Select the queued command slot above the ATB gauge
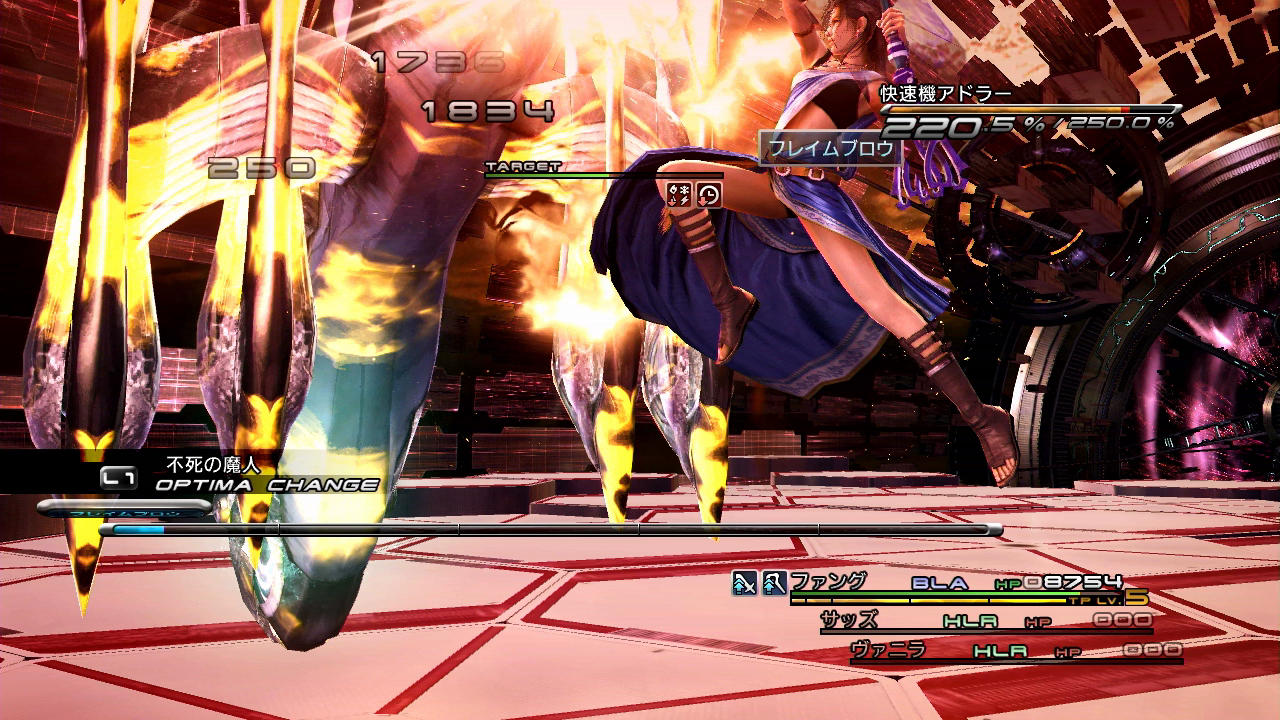 [124, 508]
